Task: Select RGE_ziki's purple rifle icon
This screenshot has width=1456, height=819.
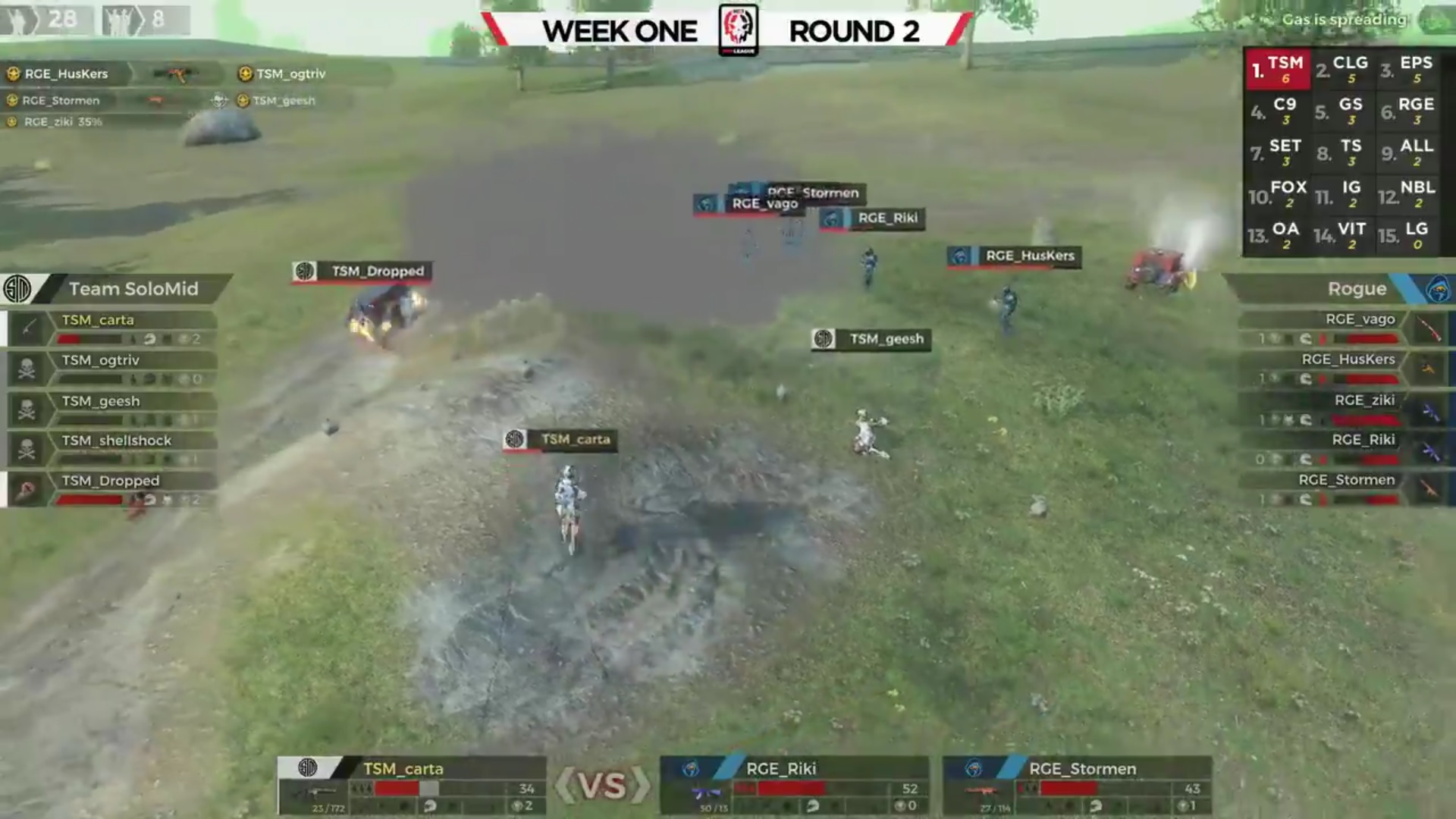Action: pyautogui.click(x=1430, y=411)
